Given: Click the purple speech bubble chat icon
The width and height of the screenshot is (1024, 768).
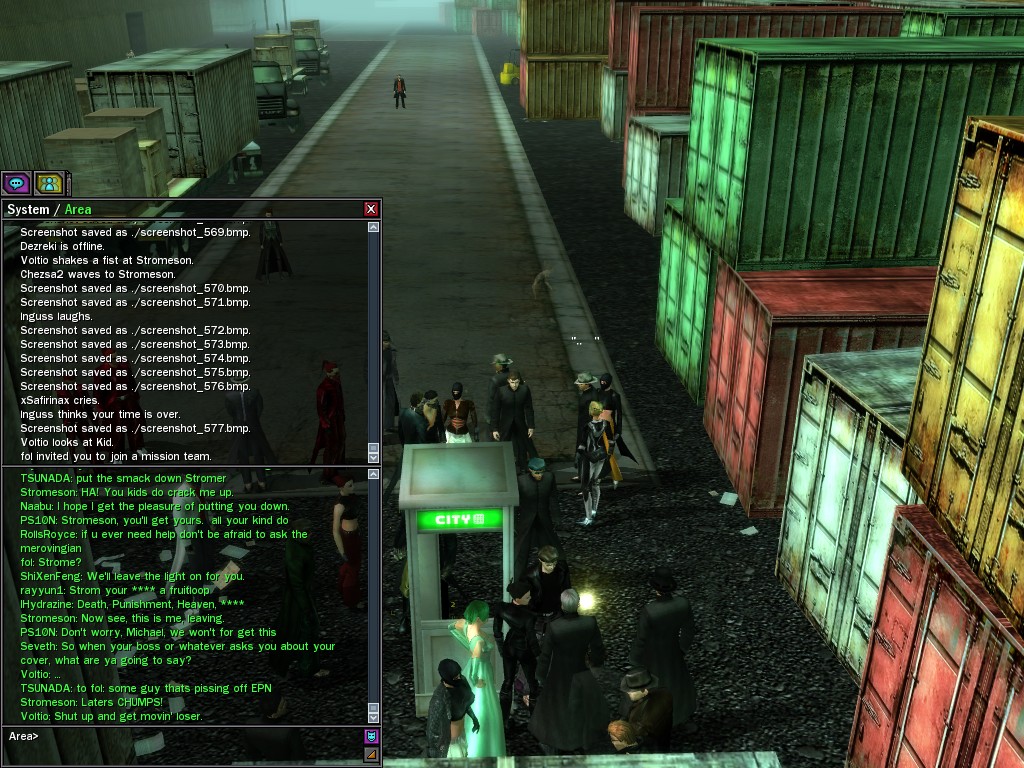Looking at the screenshot, I should 15,183.
